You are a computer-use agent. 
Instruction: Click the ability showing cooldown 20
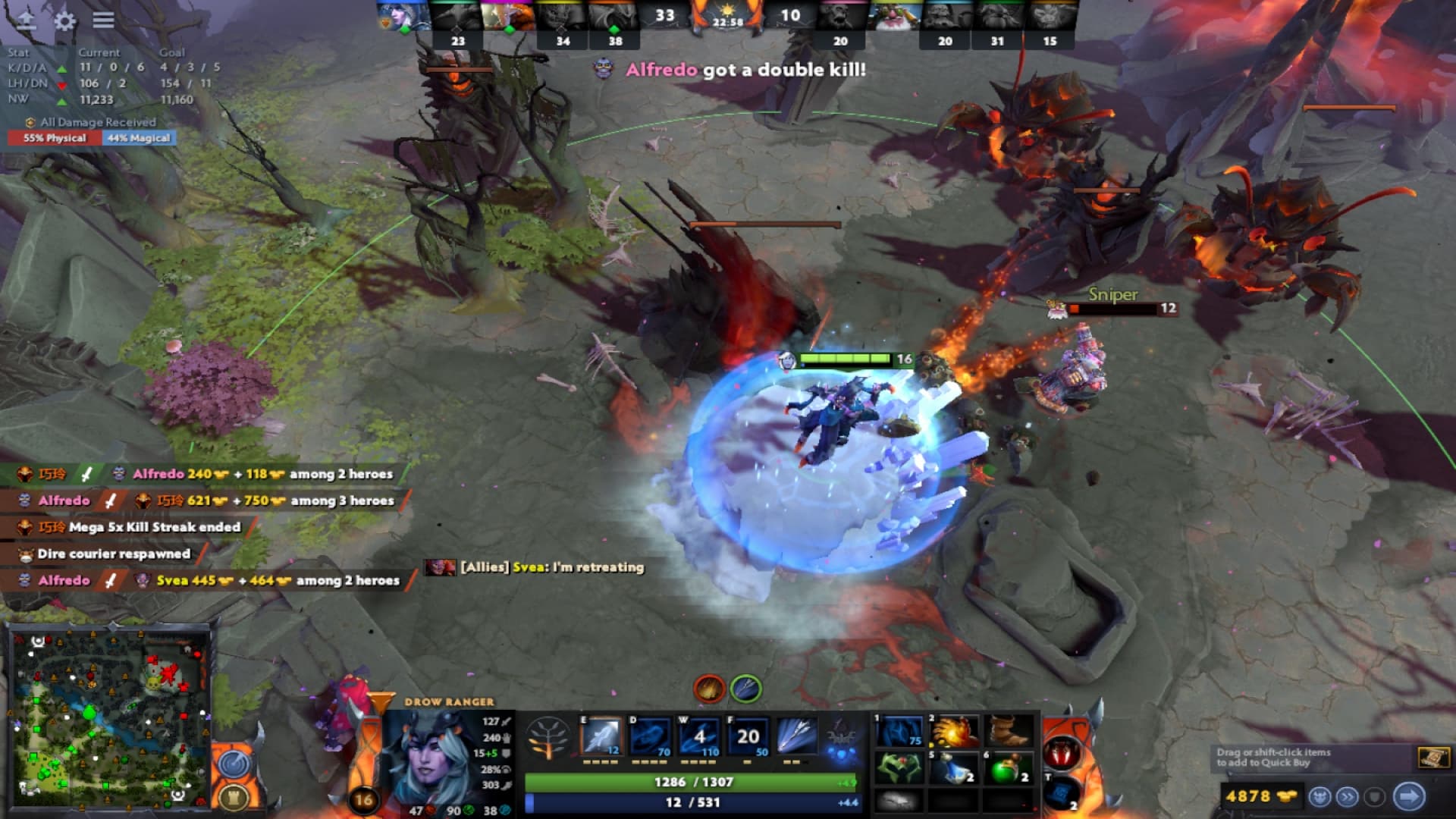pos(748,736)
